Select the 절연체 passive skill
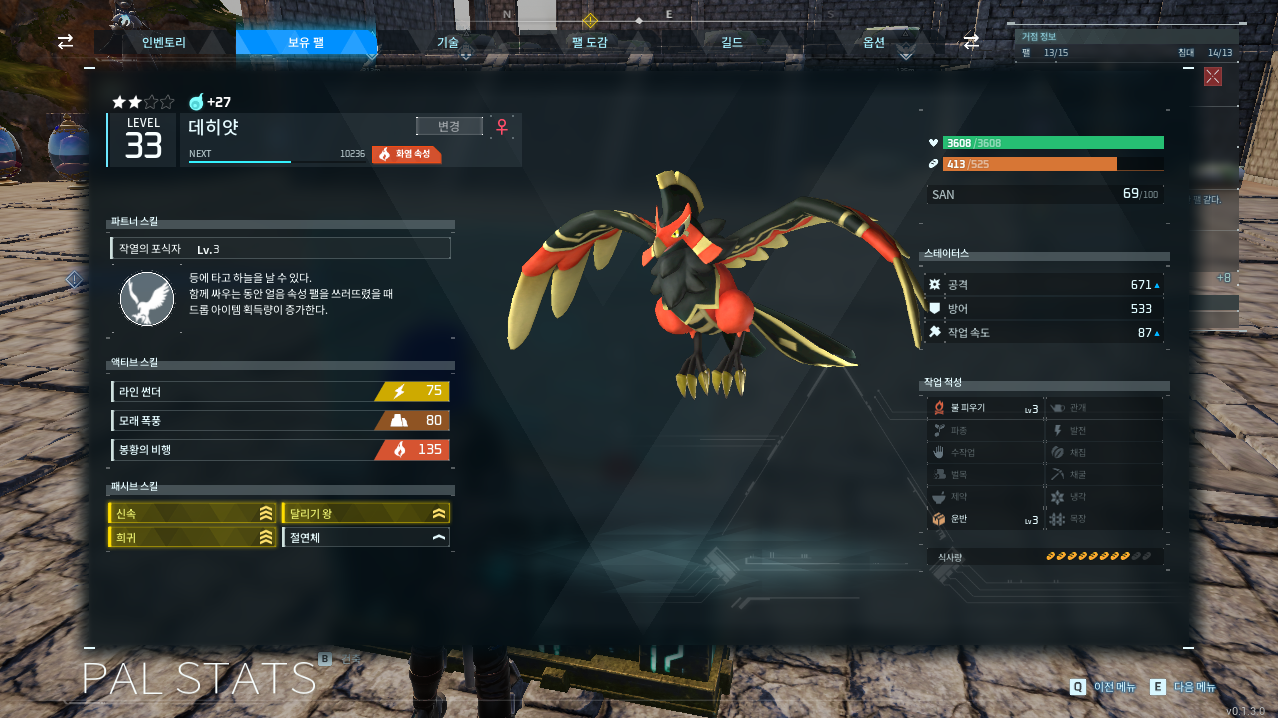This screenshot has height=718, width=1278. coord(366,538)
